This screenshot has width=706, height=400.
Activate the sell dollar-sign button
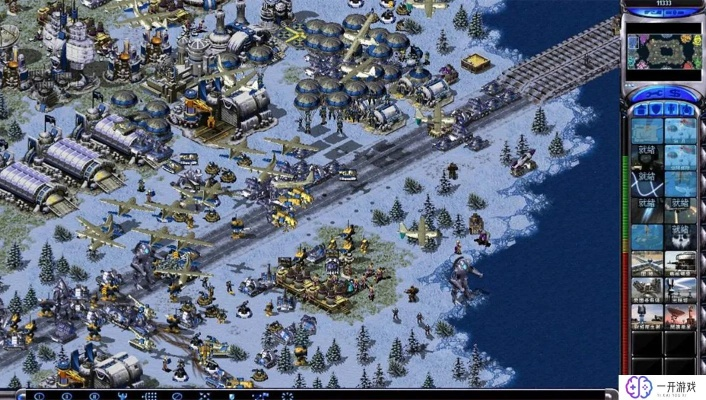[x=673, y=92]
